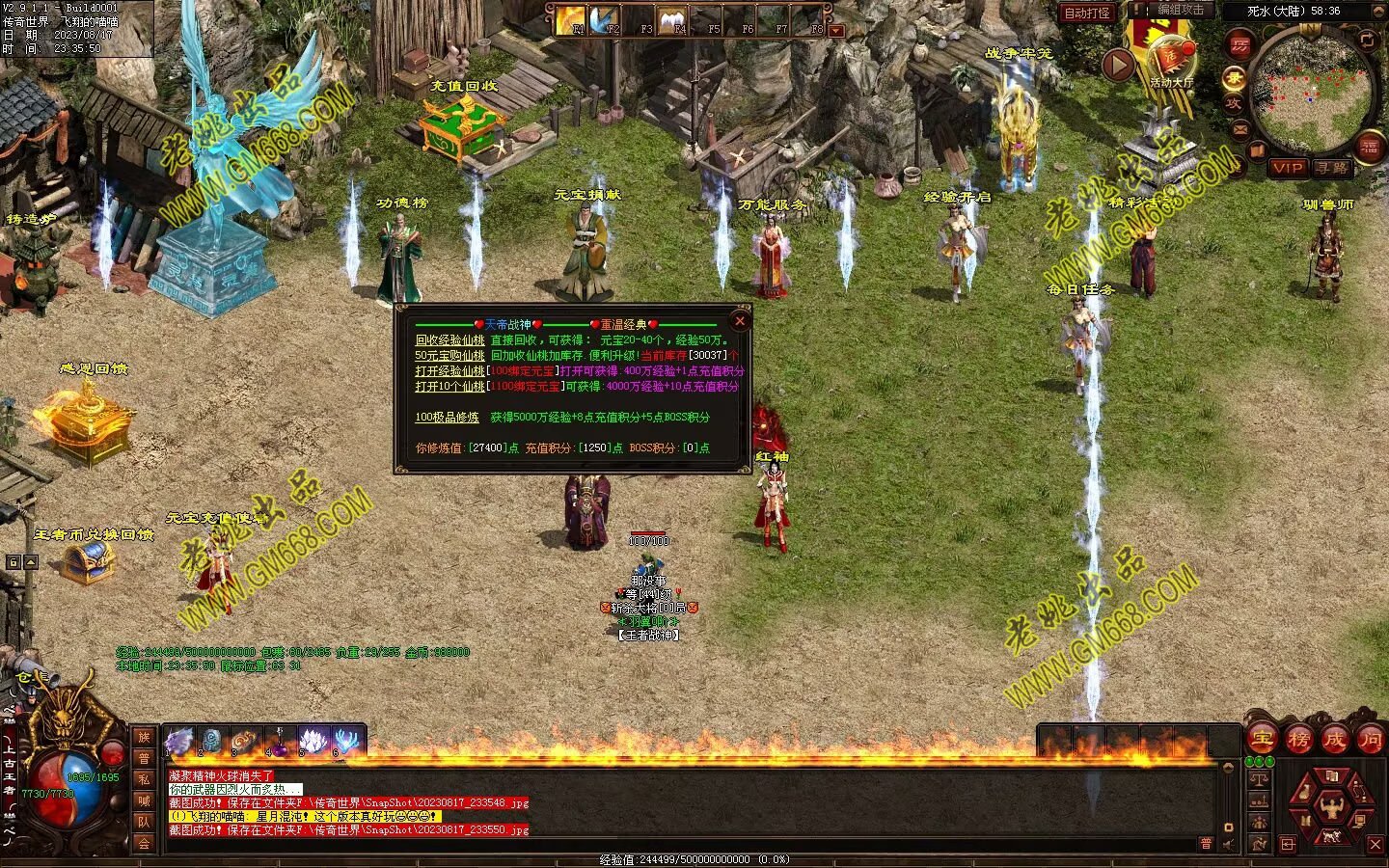This screenshot has height=868, width=1389.
Task: Select the 打开10个仙桃 option
Action: pyautogui.click(x=449, y=387)
